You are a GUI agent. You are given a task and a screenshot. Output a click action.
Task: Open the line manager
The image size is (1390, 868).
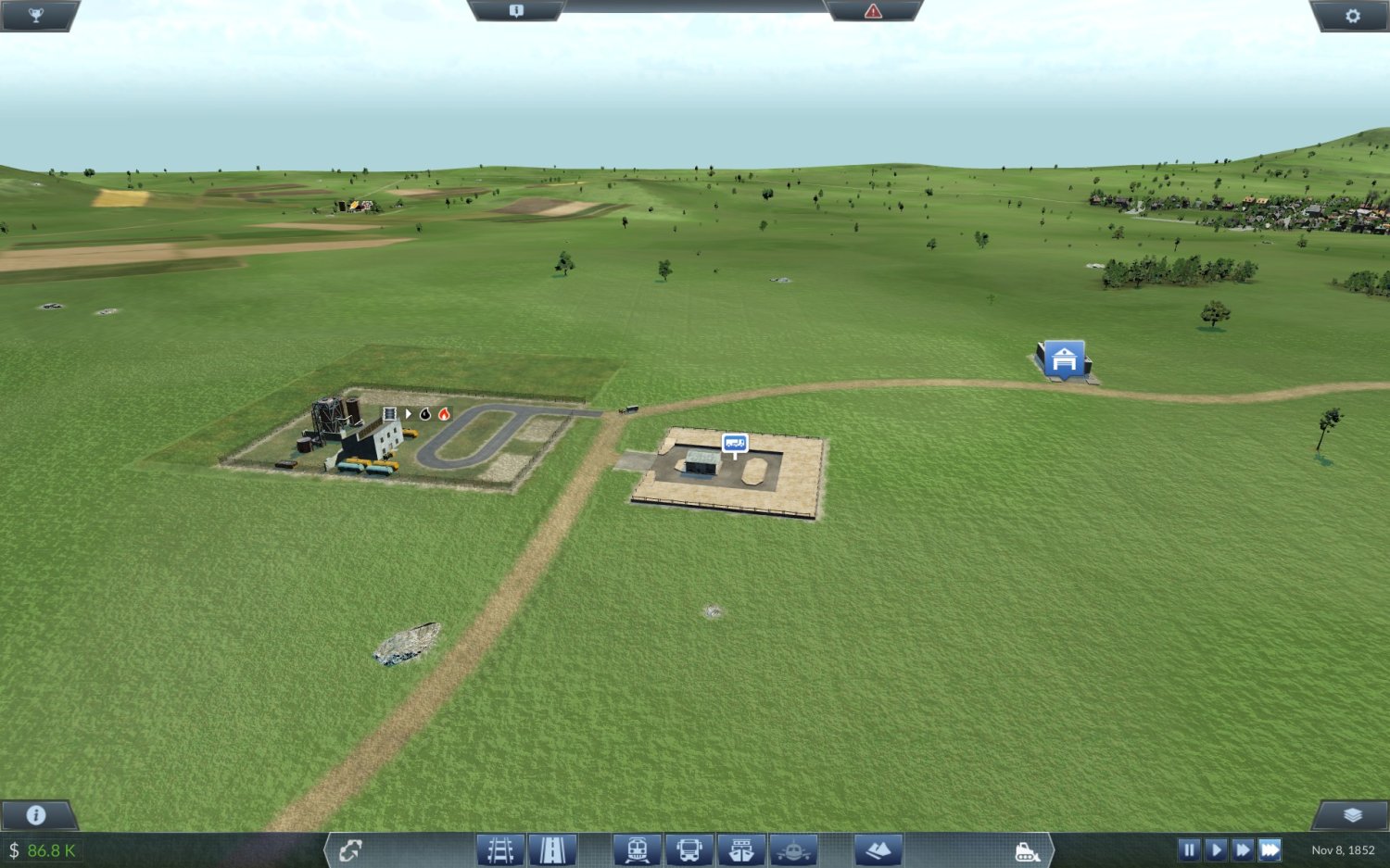coord(350,849)
